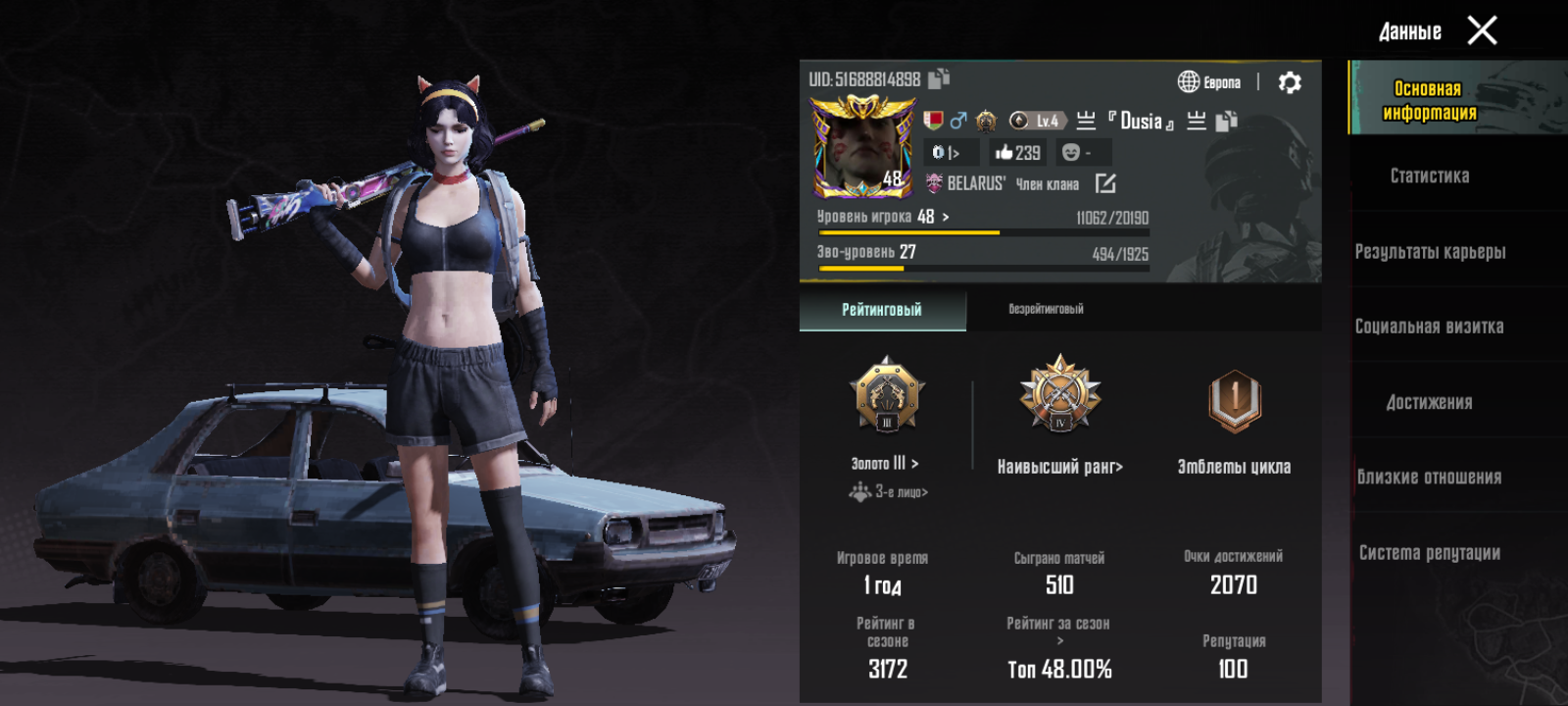Select the male gender symbol icon
This screenshot has width=1568, height=706.
pyautogui.click(x=956, y=122)
